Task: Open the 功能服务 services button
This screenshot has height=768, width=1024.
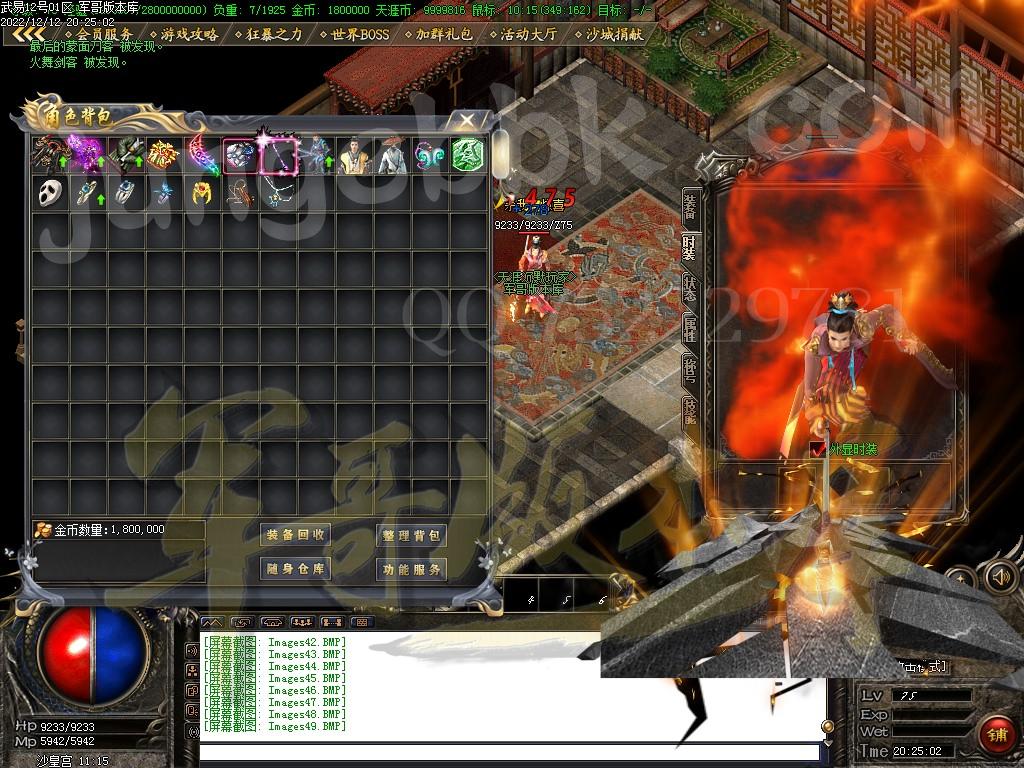Action: [x=411, y=569]
